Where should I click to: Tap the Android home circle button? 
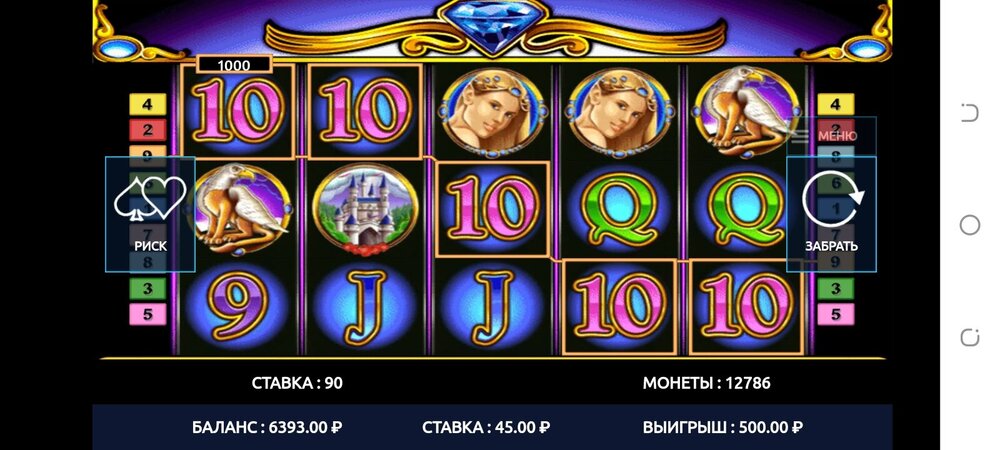969,225
